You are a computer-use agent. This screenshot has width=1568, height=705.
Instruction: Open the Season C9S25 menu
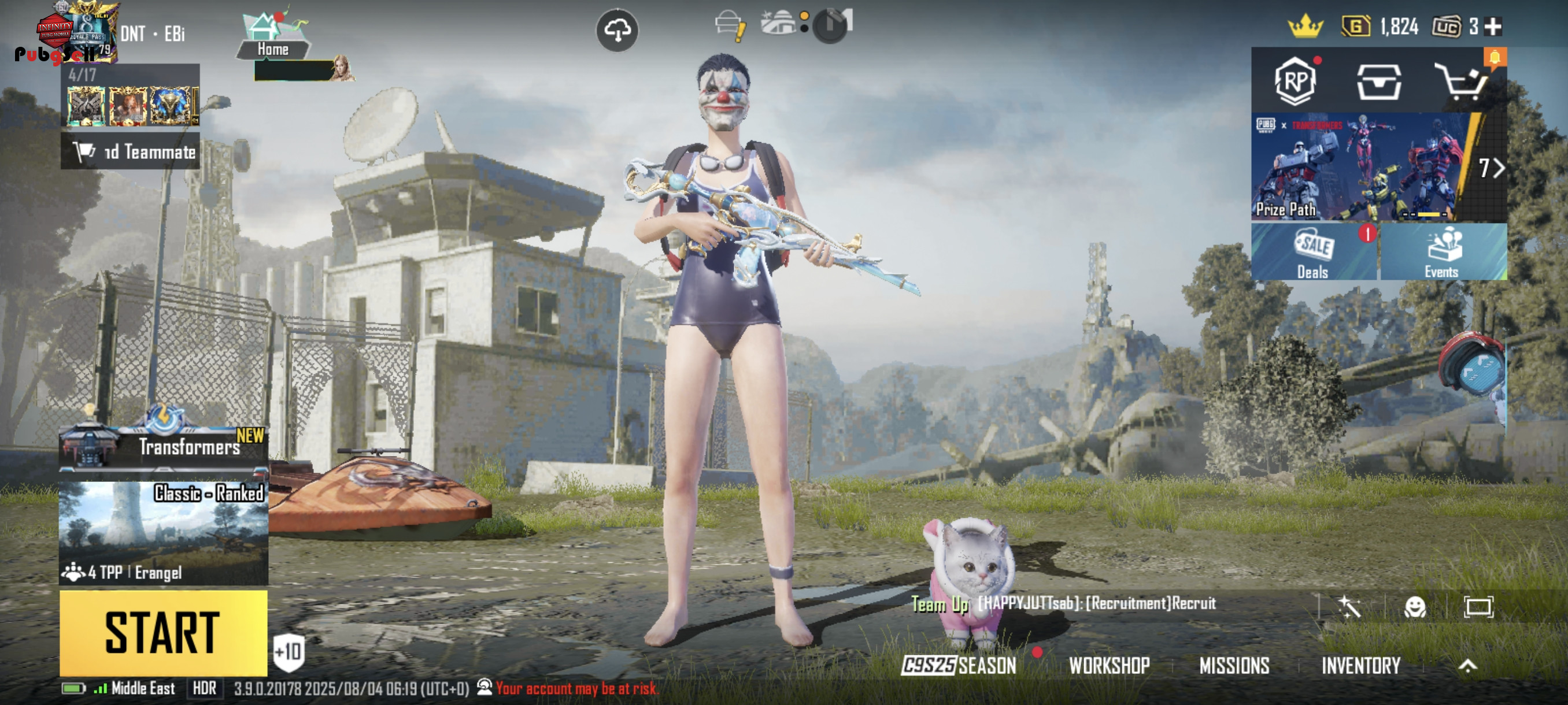(959, 666)
